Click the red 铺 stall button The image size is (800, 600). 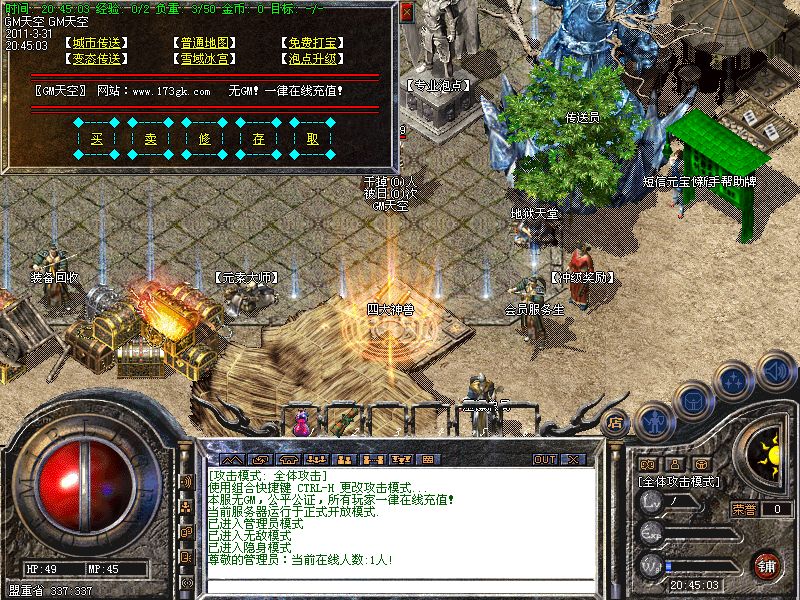pos(765,565)
